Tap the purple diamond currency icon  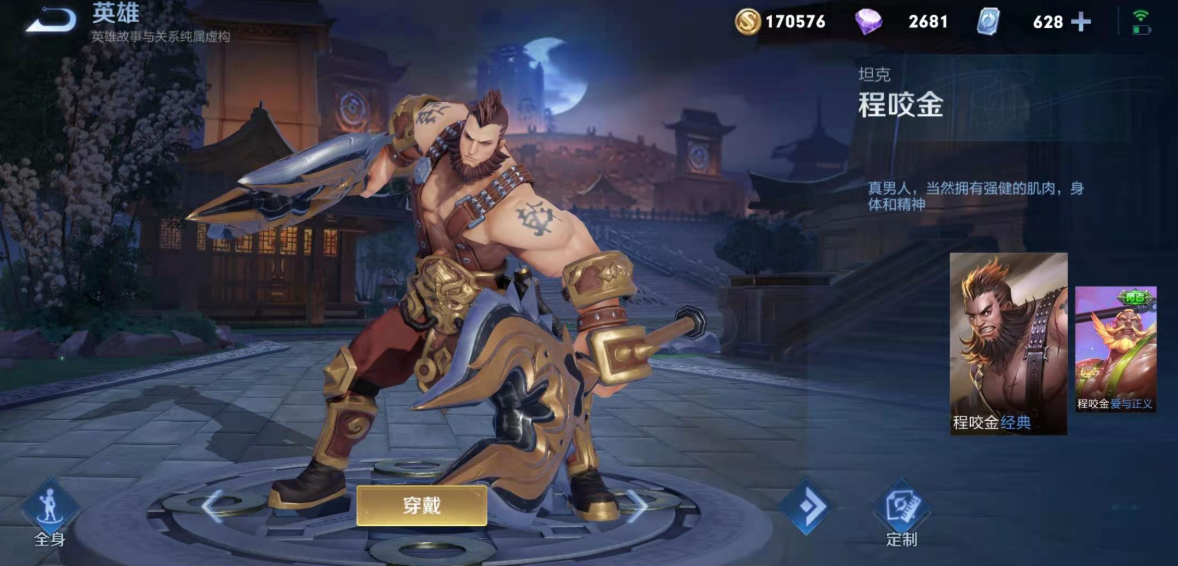[x=868, y=21]
